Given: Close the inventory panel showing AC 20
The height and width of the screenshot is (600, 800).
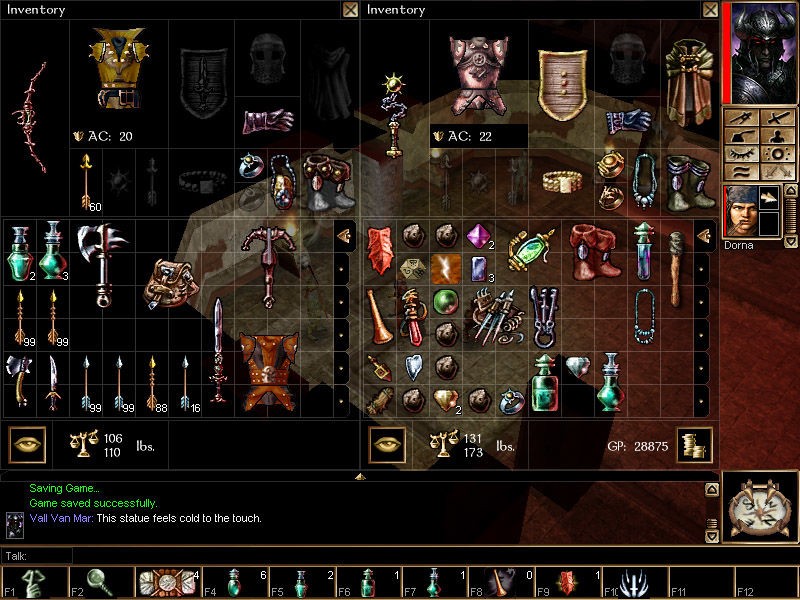Looking at the screenshot, I should coord(349,10).
